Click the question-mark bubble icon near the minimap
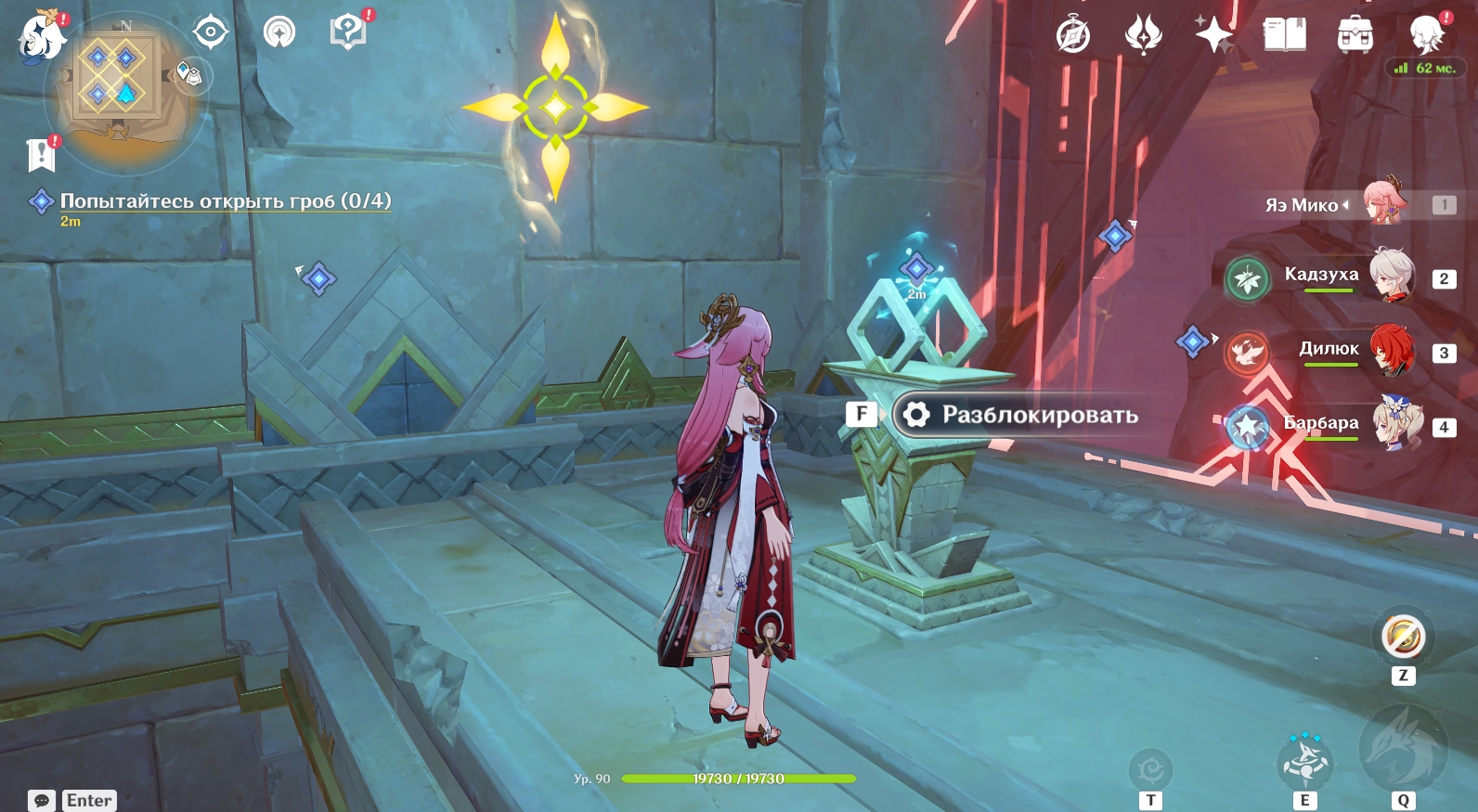 pyautogui.click(x=348, y=32)
